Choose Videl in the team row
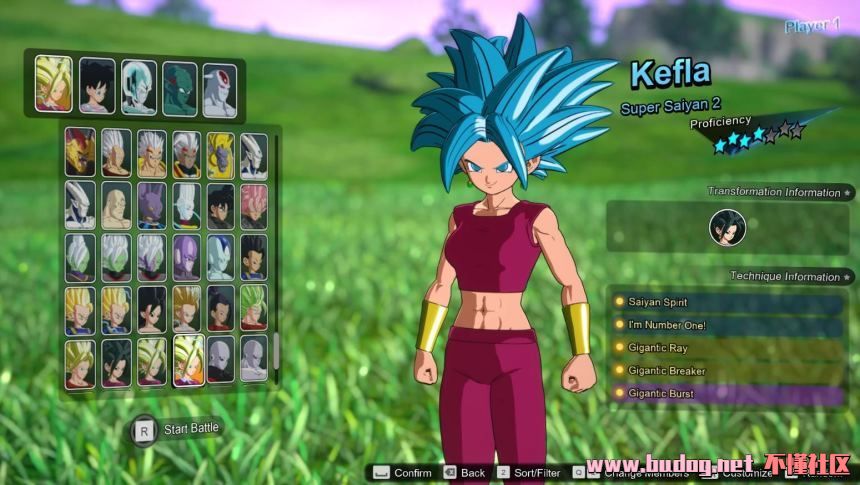 [97, 85]
